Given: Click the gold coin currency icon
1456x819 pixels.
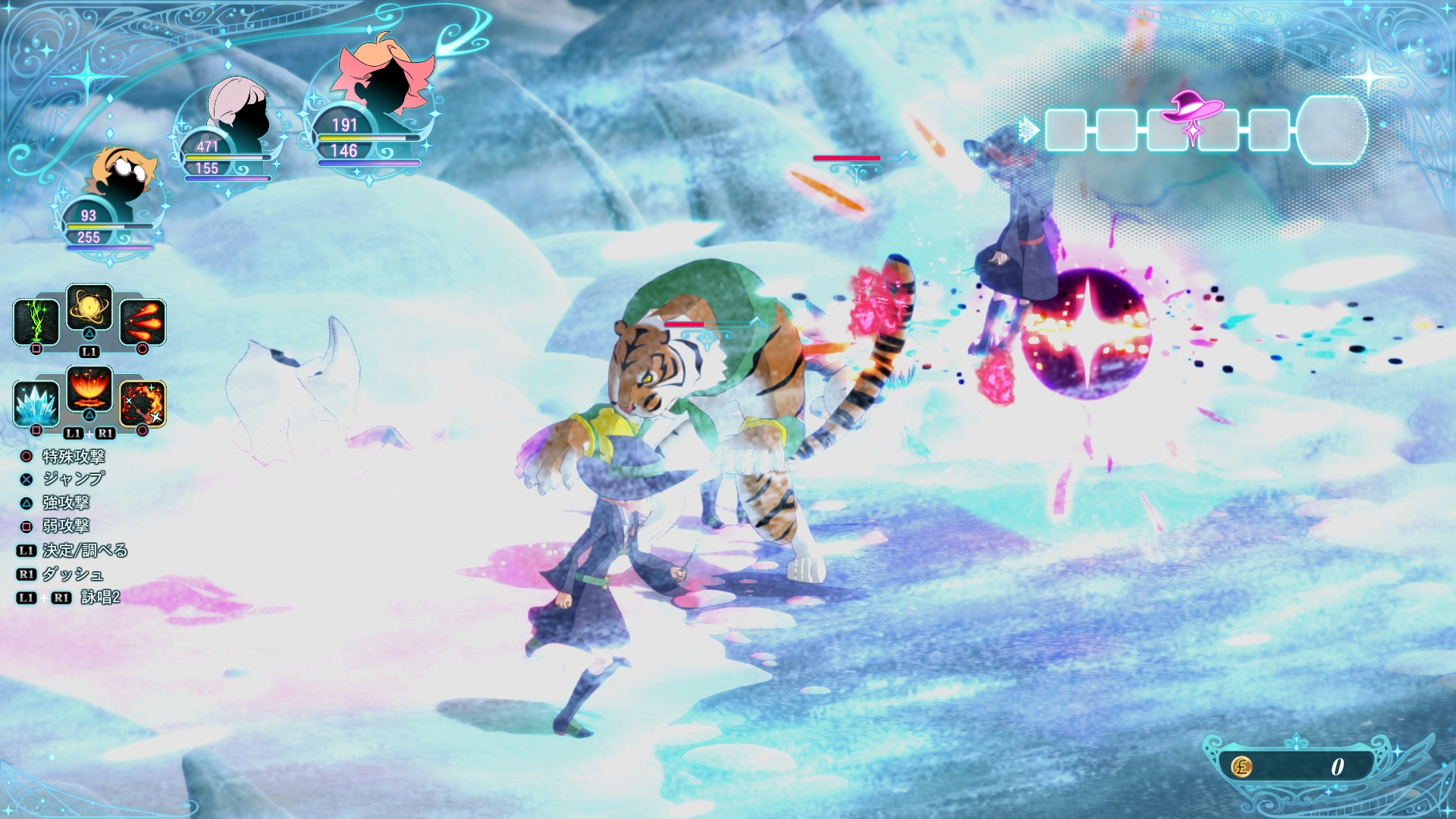Looking at the screenshot, I should (1241, 767).
